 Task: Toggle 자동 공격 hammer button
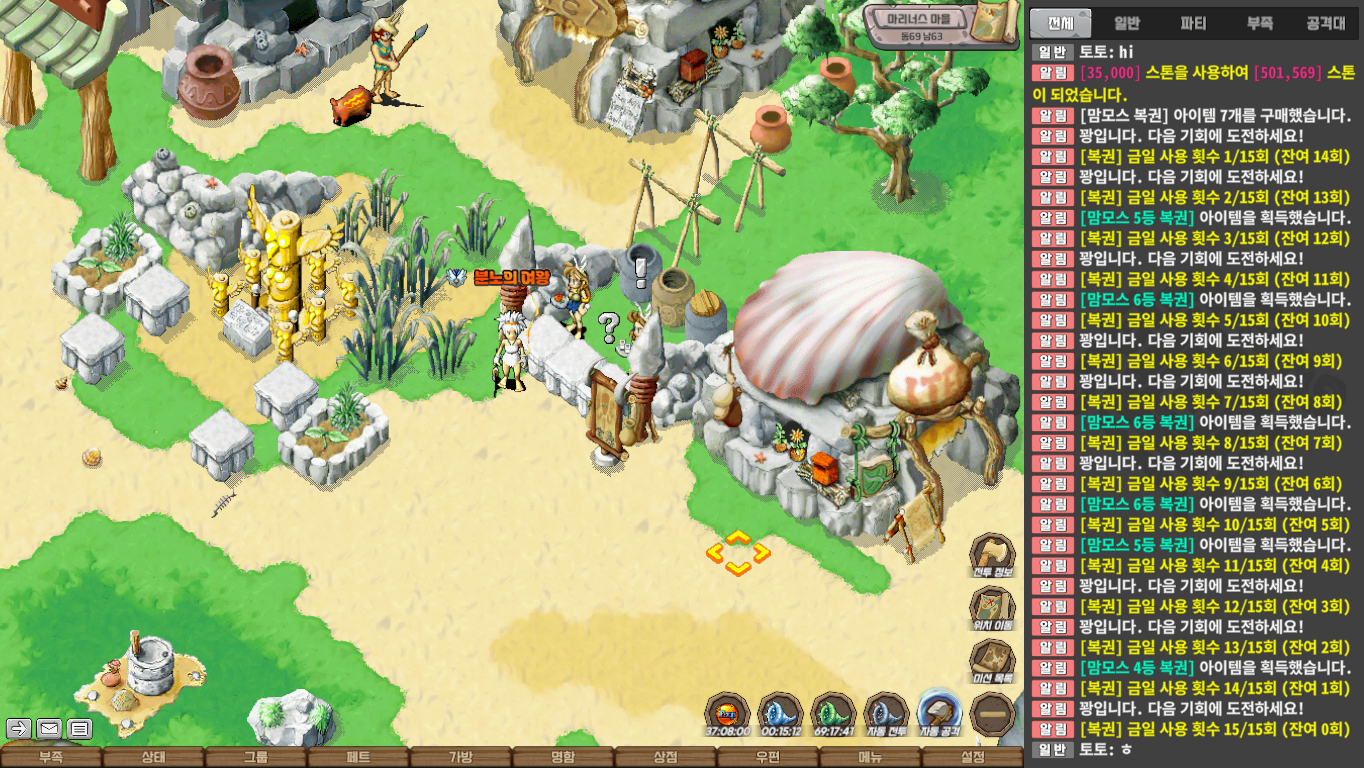coord(939,714)
